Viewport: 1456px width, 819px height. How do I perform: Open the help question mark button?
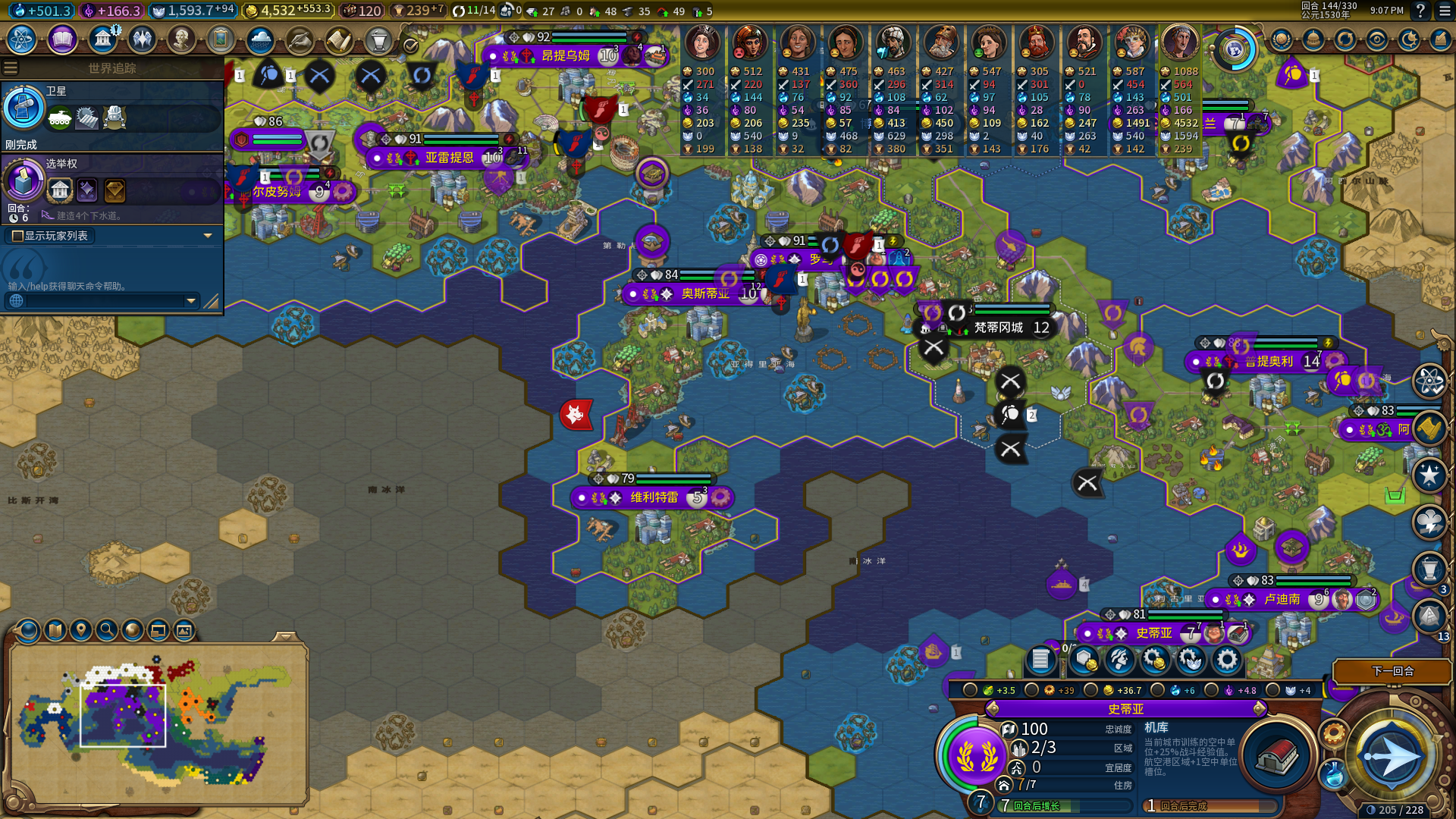[1420, 11]
